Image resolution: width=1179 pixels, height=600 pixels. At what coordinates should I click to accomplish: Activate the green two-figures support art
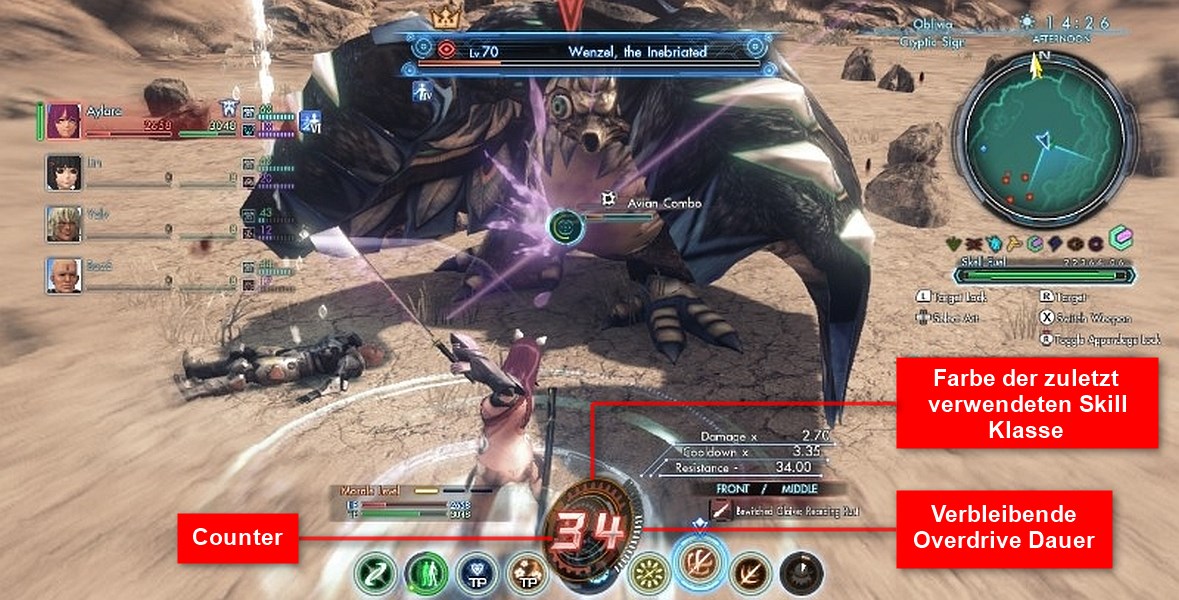click(426, 573)
